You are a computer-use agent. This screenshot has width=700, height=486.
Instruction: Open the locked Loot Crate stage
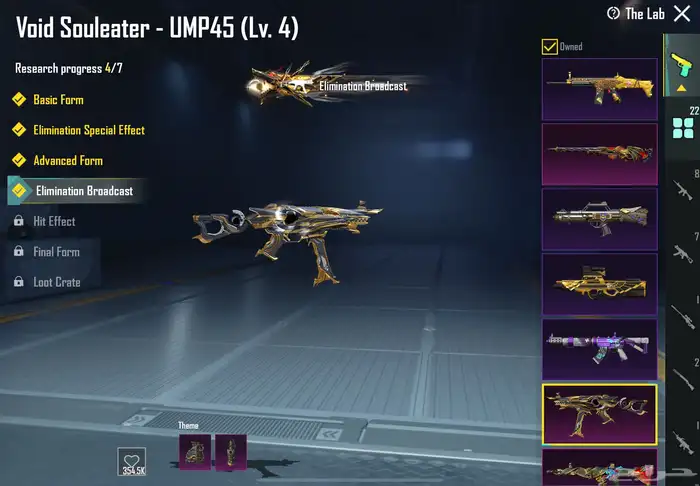pos(56,282)
